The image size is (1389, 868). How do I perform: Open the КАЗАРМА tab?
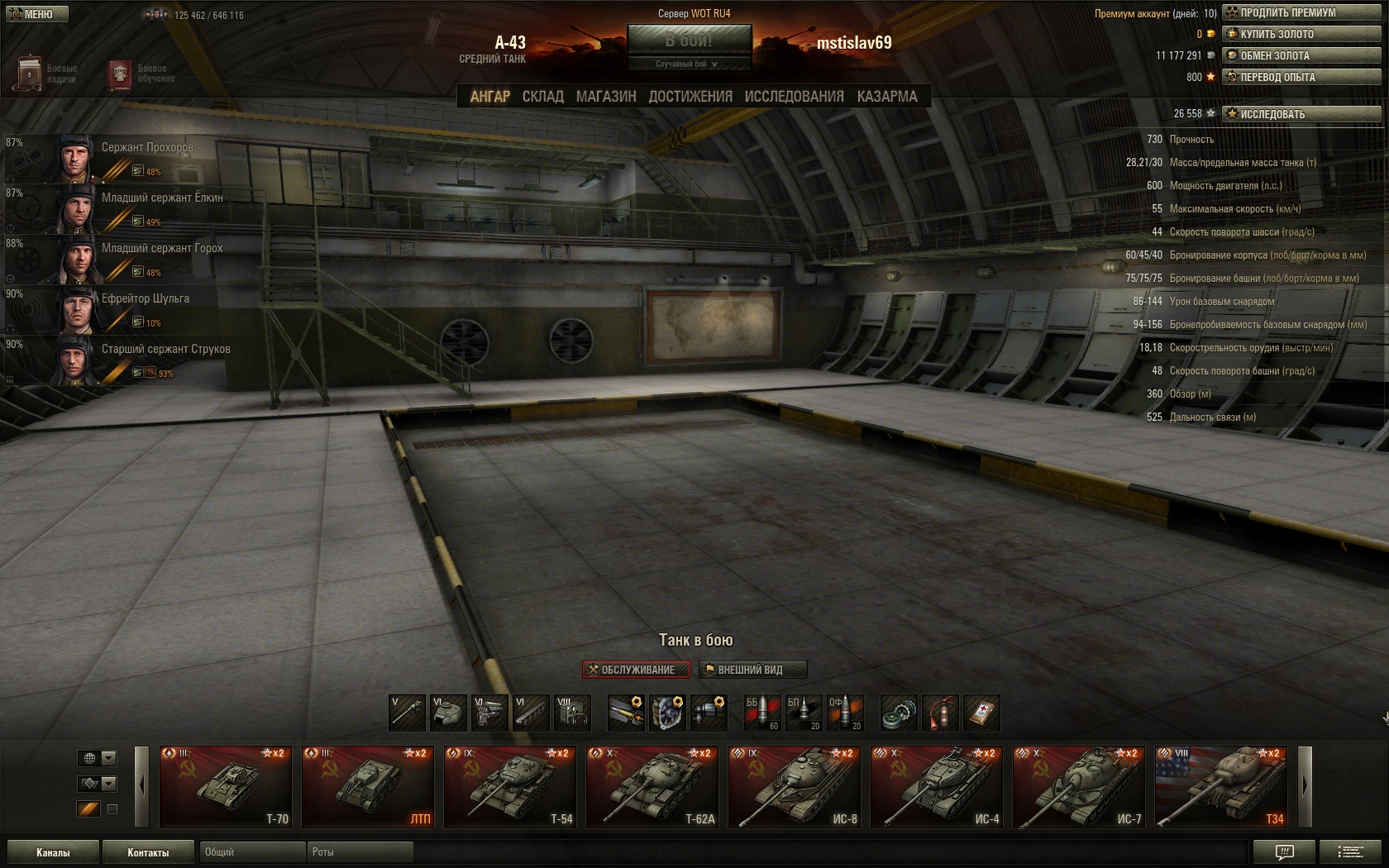pos(887,97)
